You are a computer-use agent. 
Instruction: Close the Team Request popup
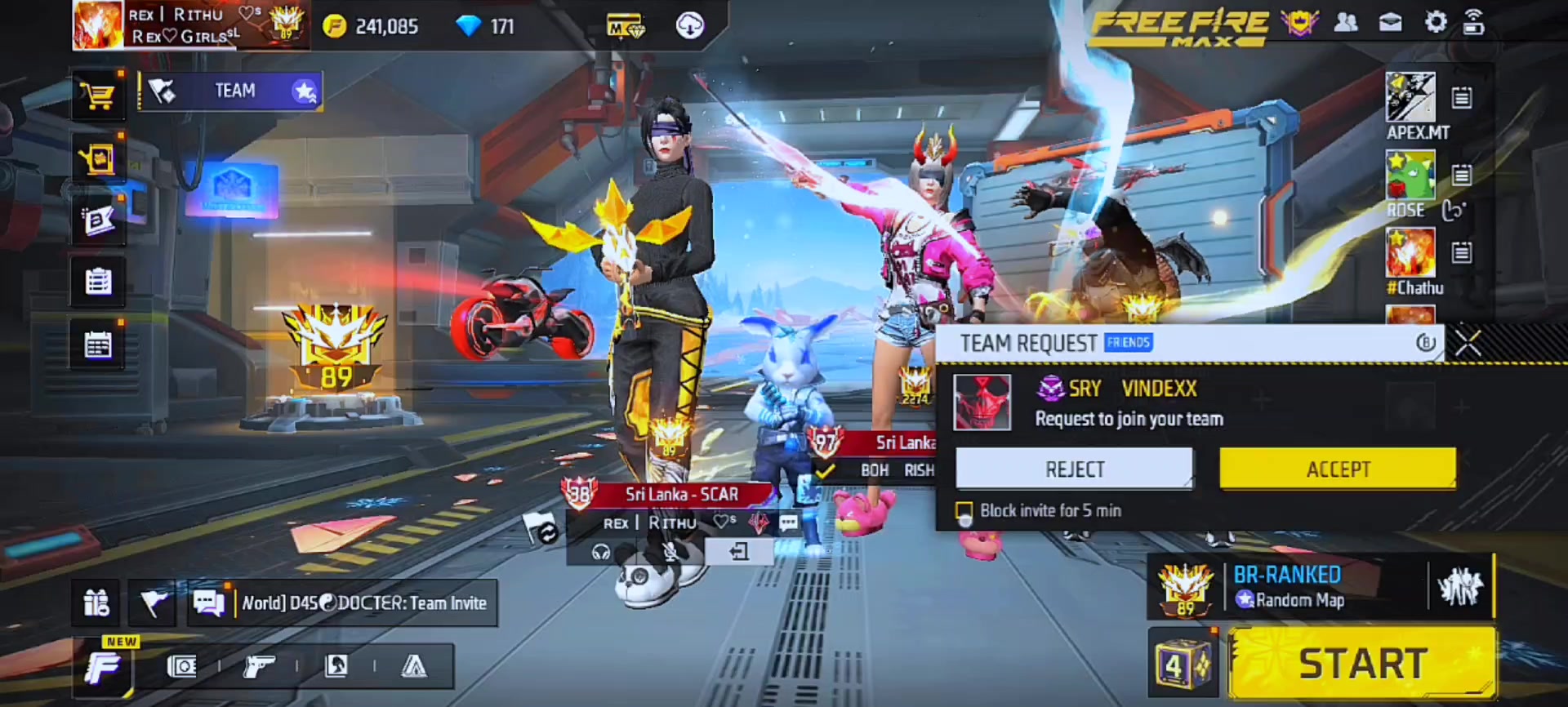point(1468,344)
